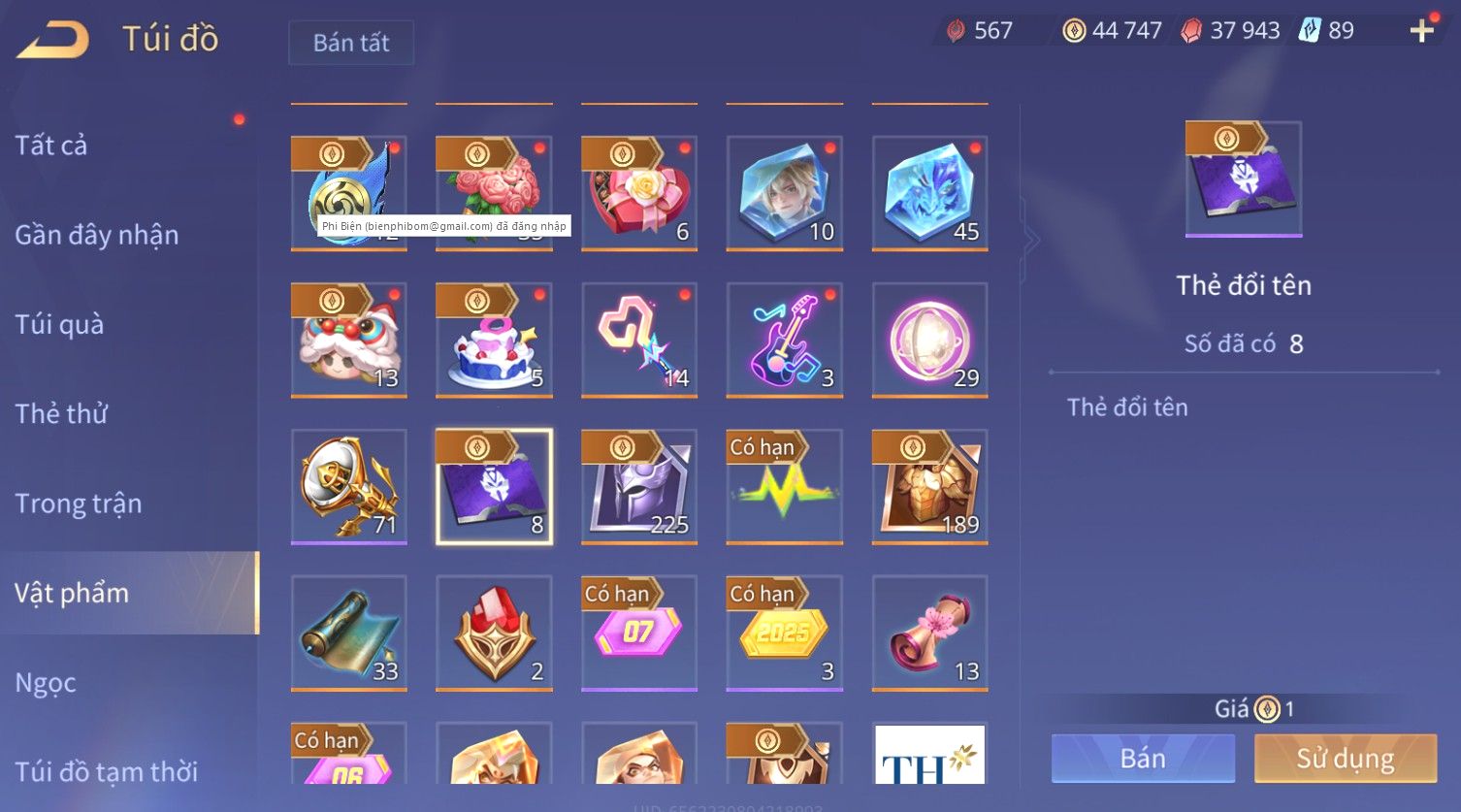Sell the item with Bán button
This screenshot has width=1461, height=812.
pyautogui.click(x=1143, y=758)
